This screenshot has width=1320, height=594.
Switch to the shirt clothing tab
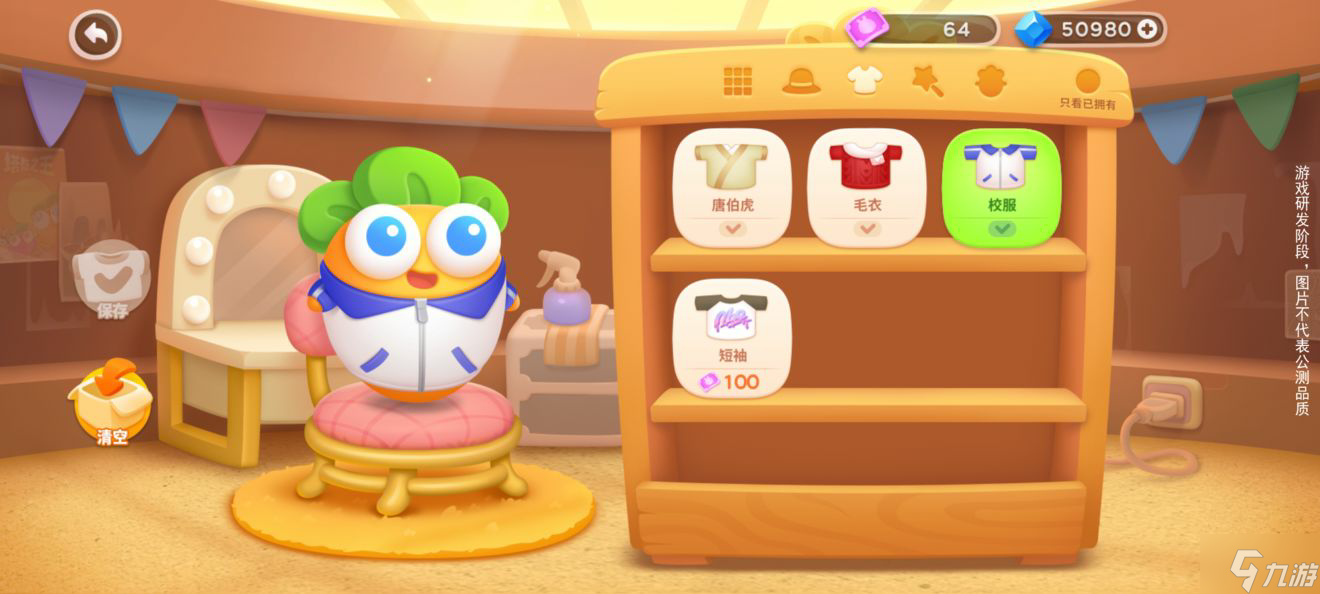pos(864,81)
